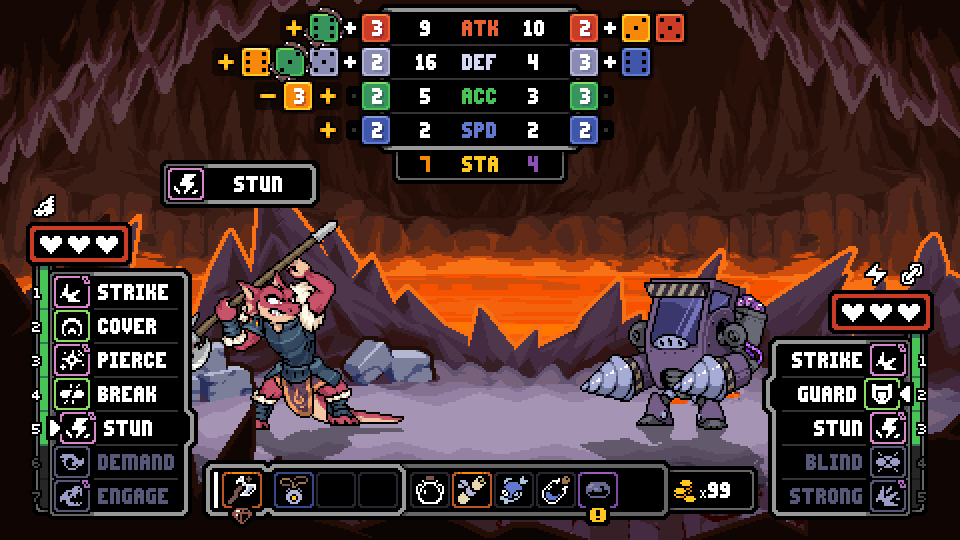
Task: Inspect enemy's Guard move
Action: point(845,394)
